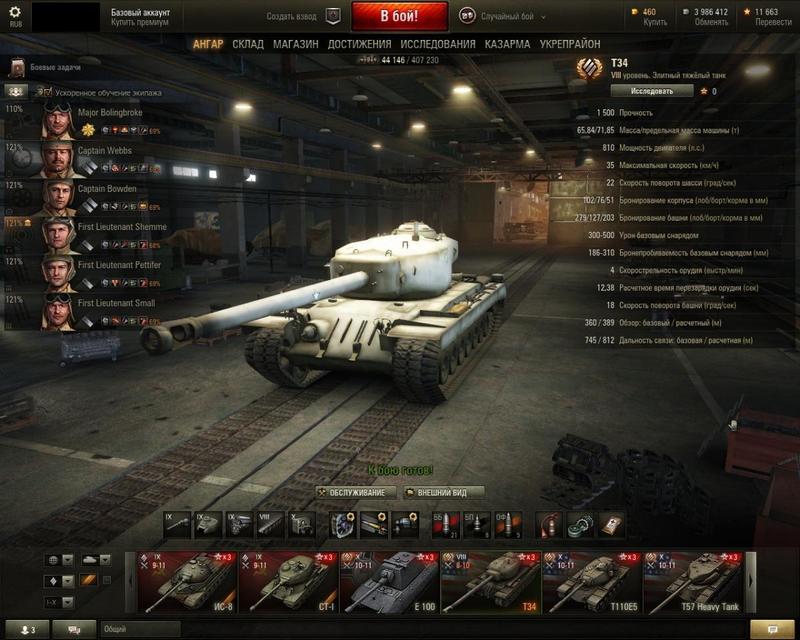
Task: Open the УКРЕПРАЙОН tab
Action: (x=570, y=45)
